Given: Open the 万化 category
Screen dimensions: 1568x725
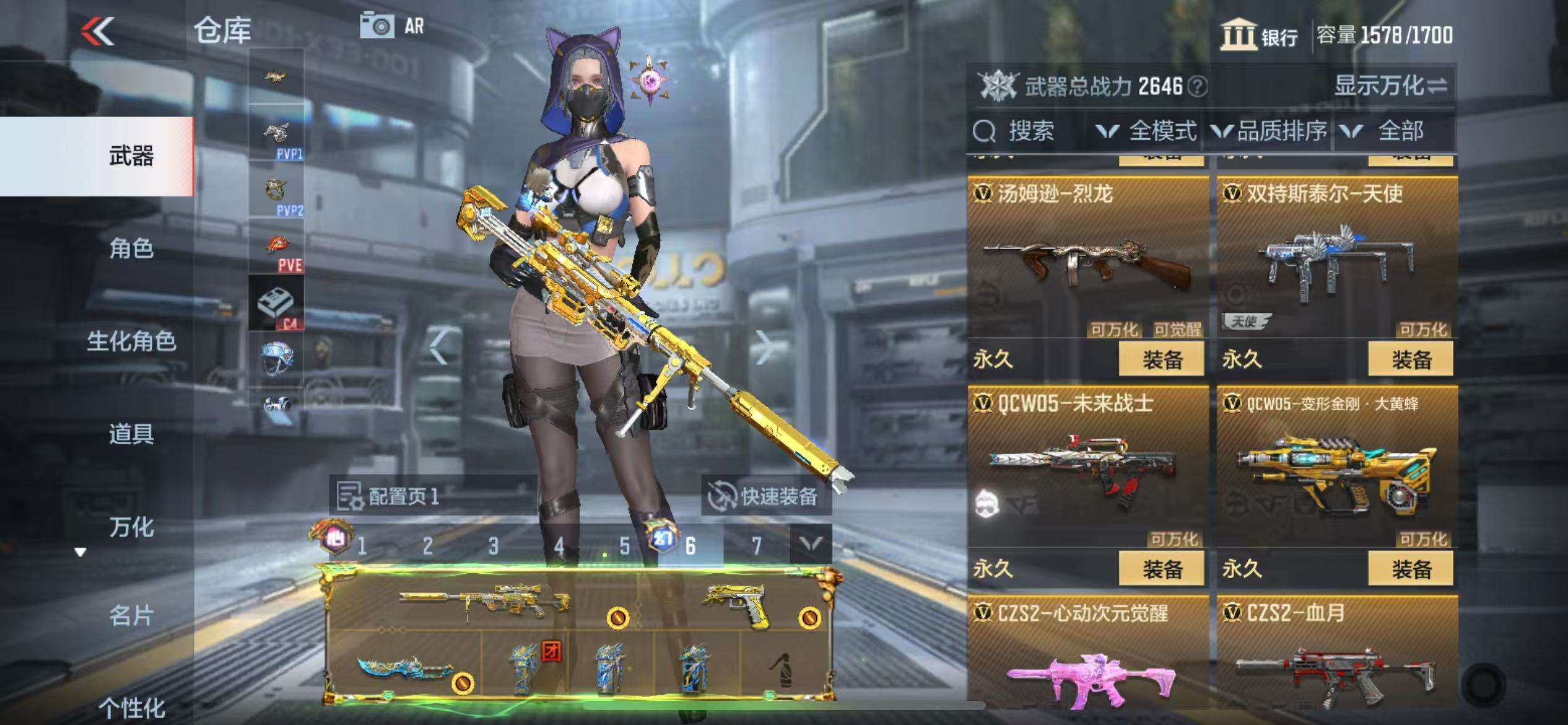Looking at the screenshot, I should 131,527.
